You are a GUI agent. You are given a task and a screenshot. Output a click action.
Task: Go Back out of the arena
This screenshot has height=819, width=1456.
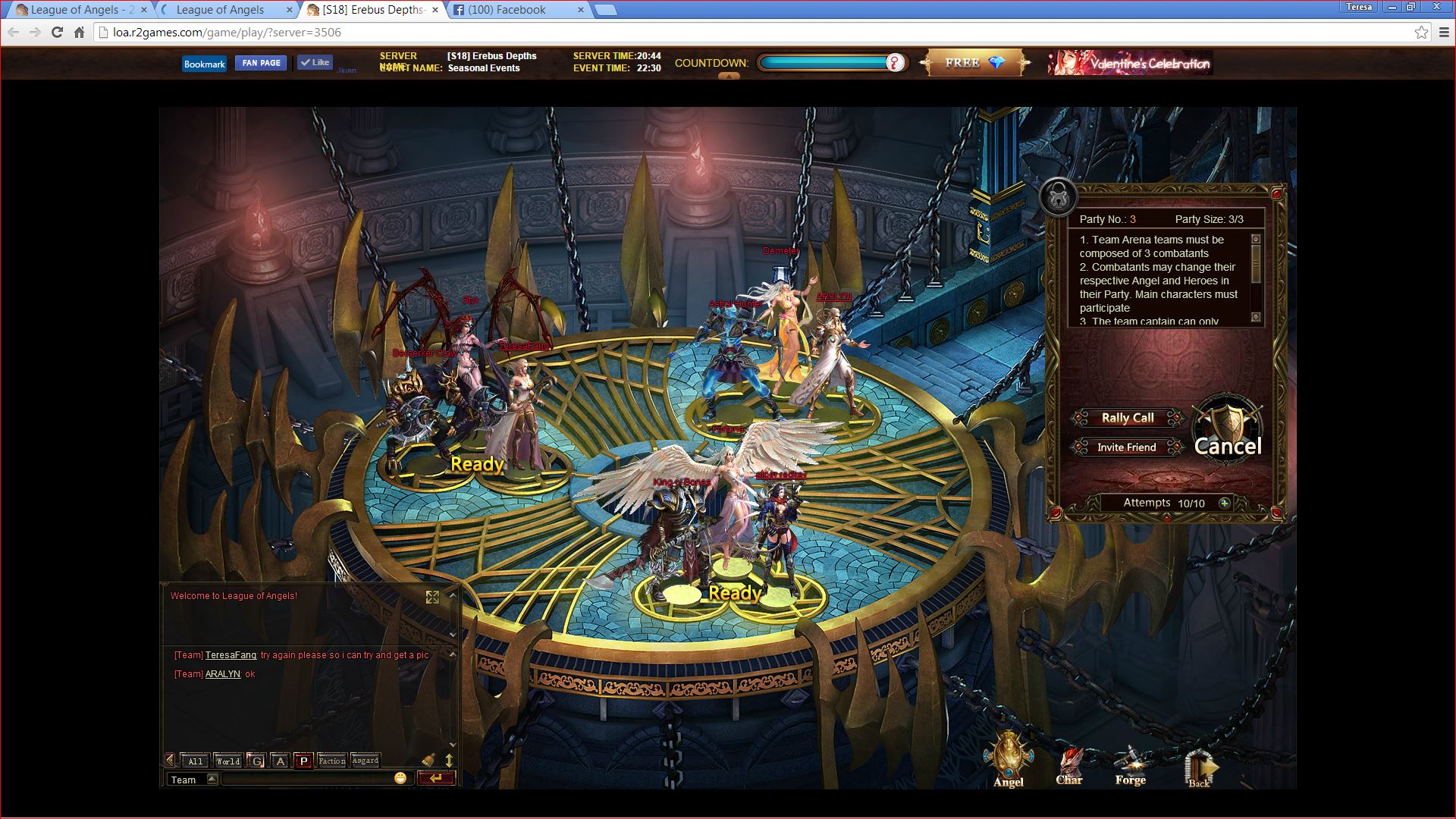(1200, 767)
